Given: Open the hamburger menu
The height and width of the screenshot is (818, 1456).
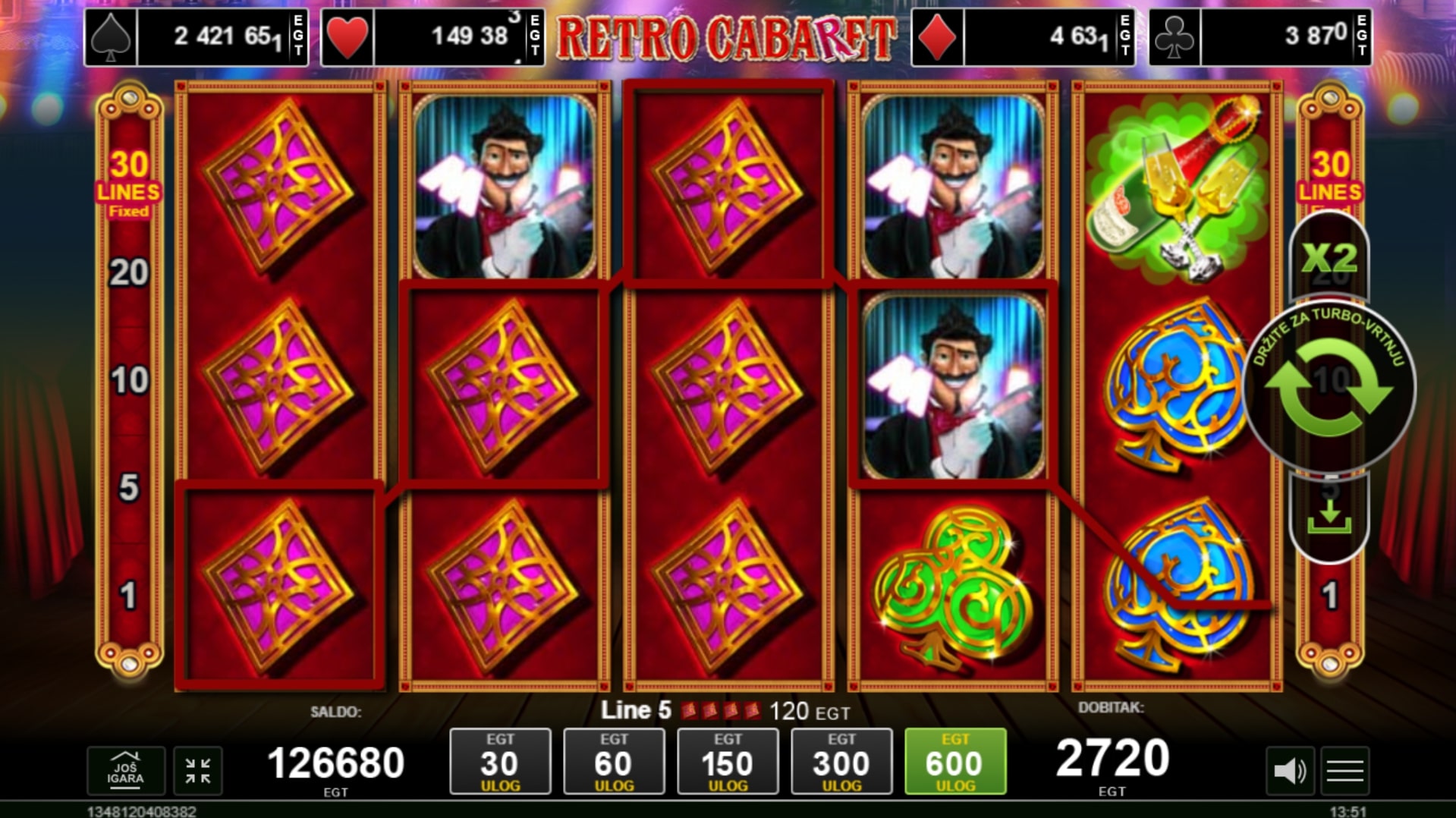Looking at the screenshot, I should pyautogui.click(x=1345, y=771).
